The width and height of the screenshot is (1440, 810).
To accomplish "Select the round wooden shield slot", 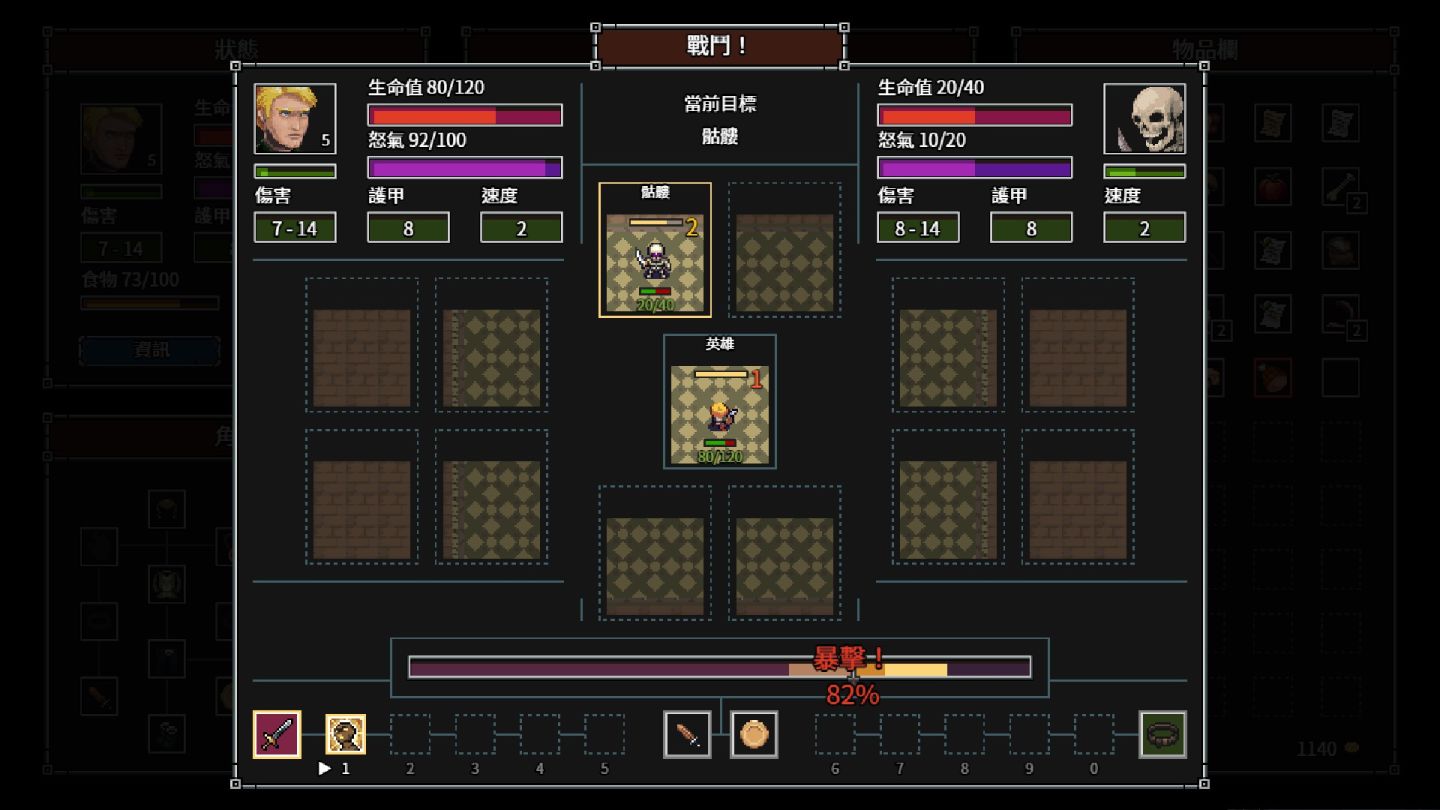I will click(x=754, y=735).
